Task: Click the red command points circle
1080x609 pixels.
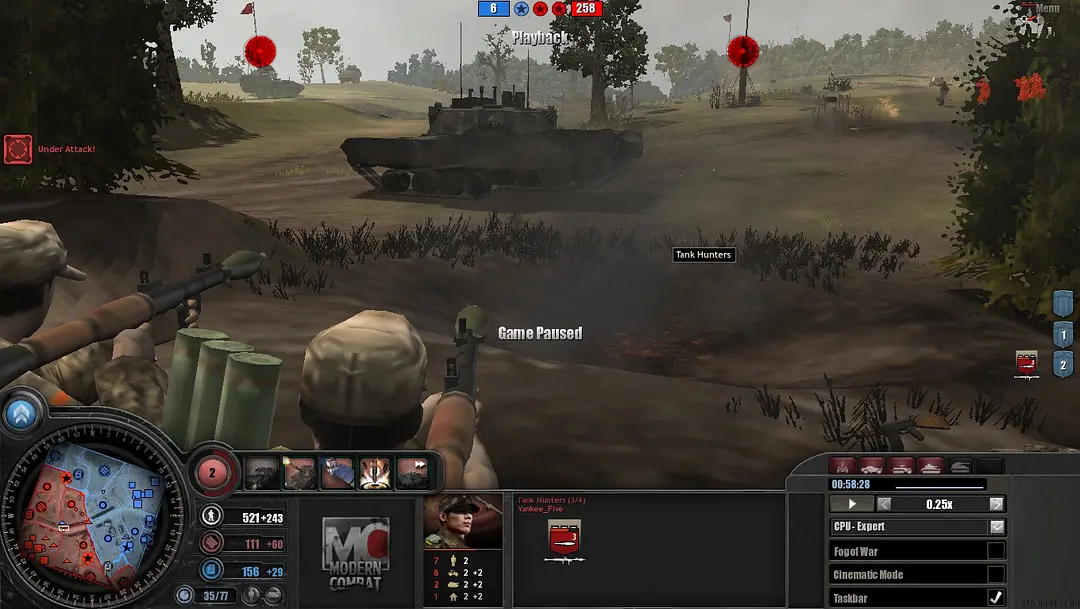Action: [x=213, y=472]
